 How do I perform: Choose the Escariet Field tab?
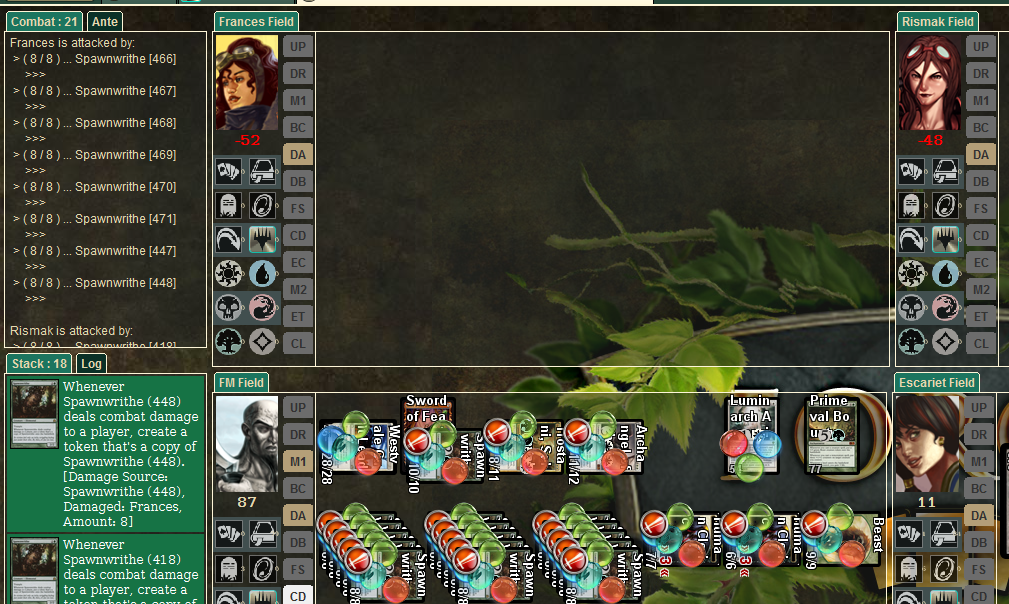pos(937,382)
